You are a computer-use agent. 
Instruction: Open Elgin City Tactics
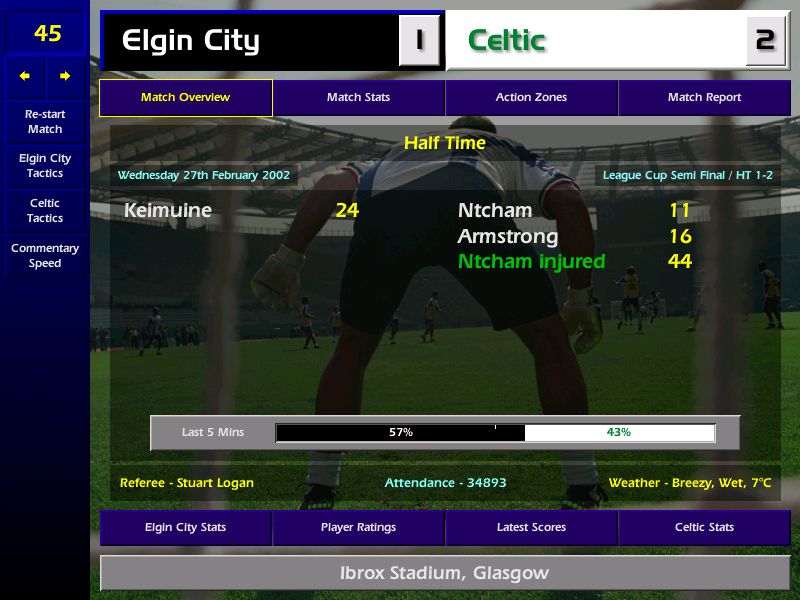(x=45, y=166)
